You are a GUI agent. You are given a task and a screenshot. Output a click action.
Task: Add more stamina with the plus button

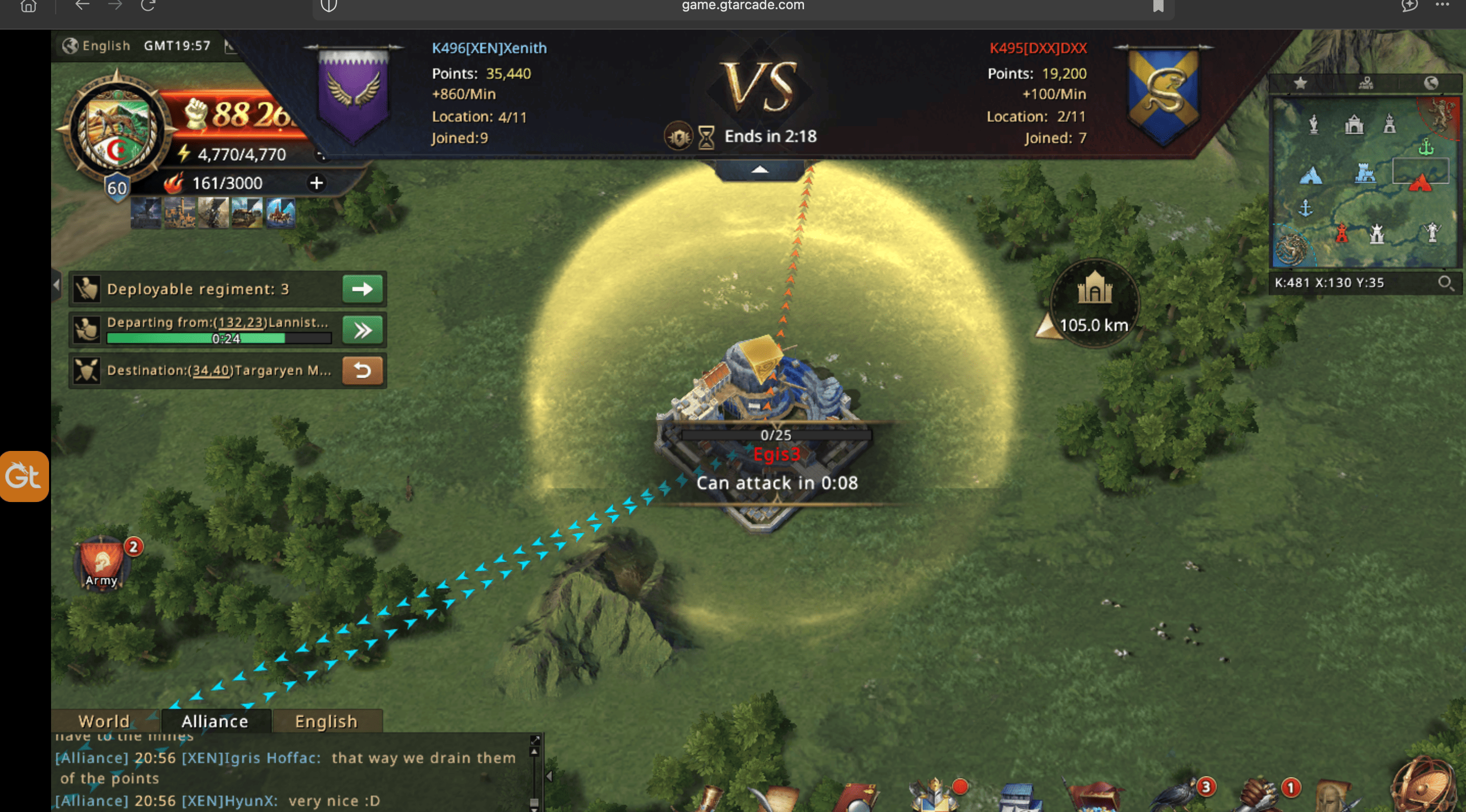(x=316, y=183)
